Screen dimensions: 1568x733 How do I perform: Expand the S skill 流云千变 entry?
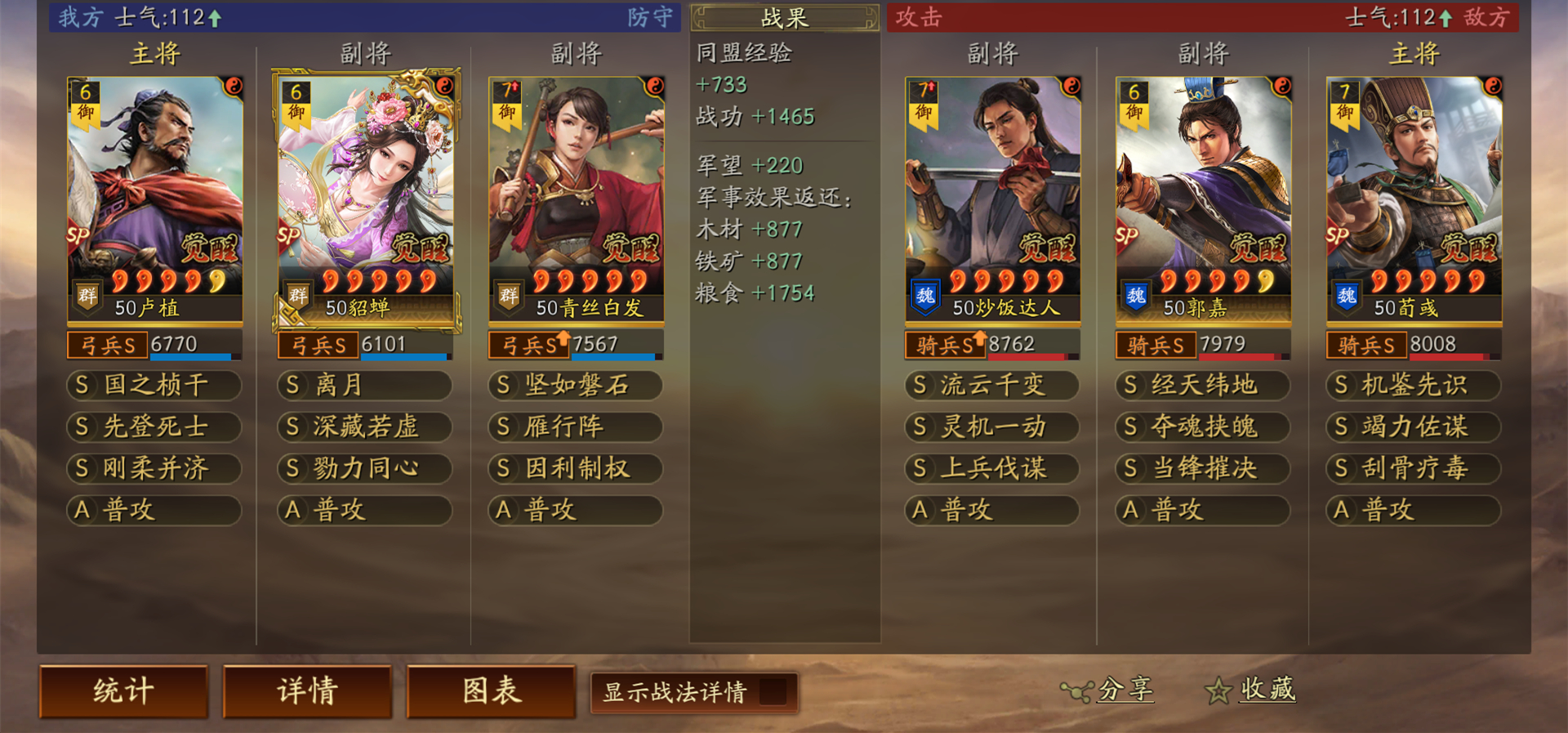991,386
